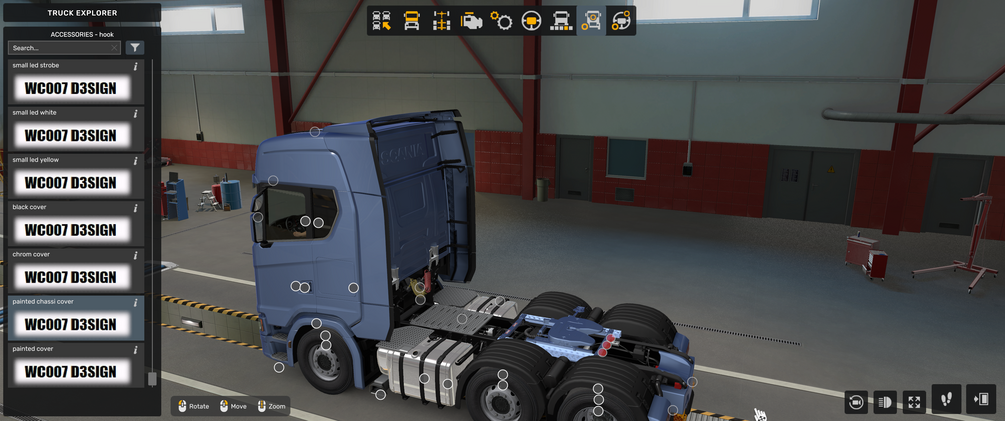Viewport: 1005px width, 421px height.
Task: Reset the camera view
Action: (856, 402)
